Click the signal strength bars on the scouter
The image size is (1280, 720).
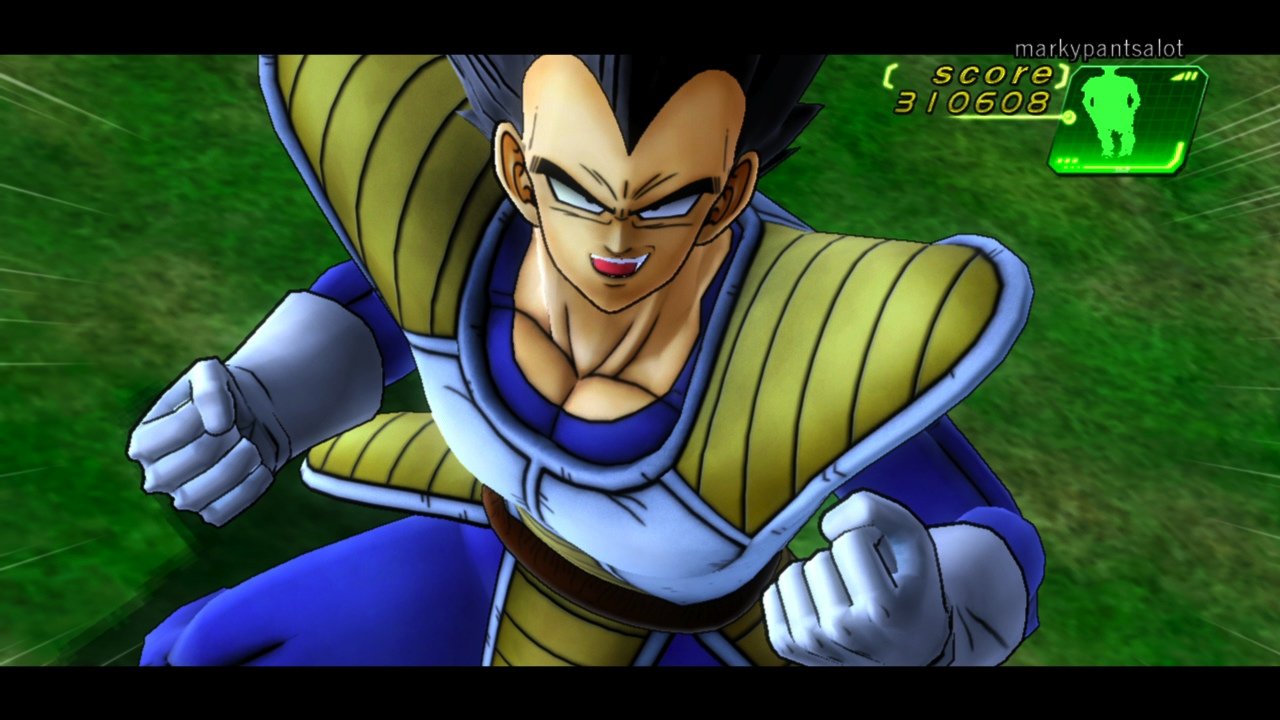(x=1184, y=75)
